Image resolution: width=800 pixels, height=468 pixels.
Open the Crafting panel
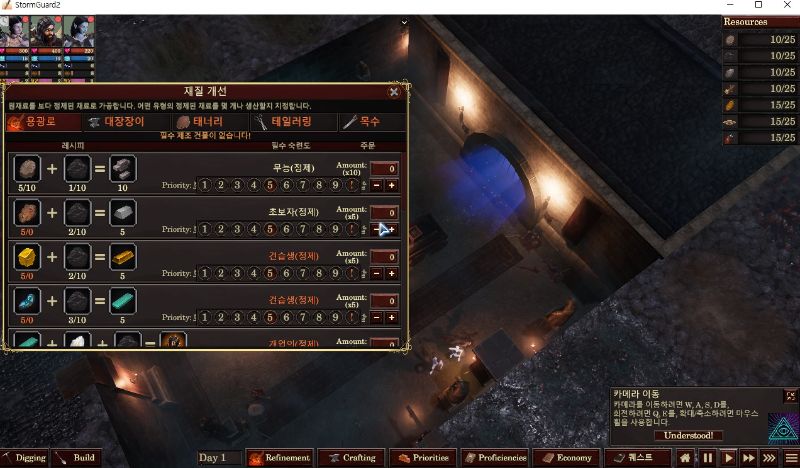coord(351,458)
